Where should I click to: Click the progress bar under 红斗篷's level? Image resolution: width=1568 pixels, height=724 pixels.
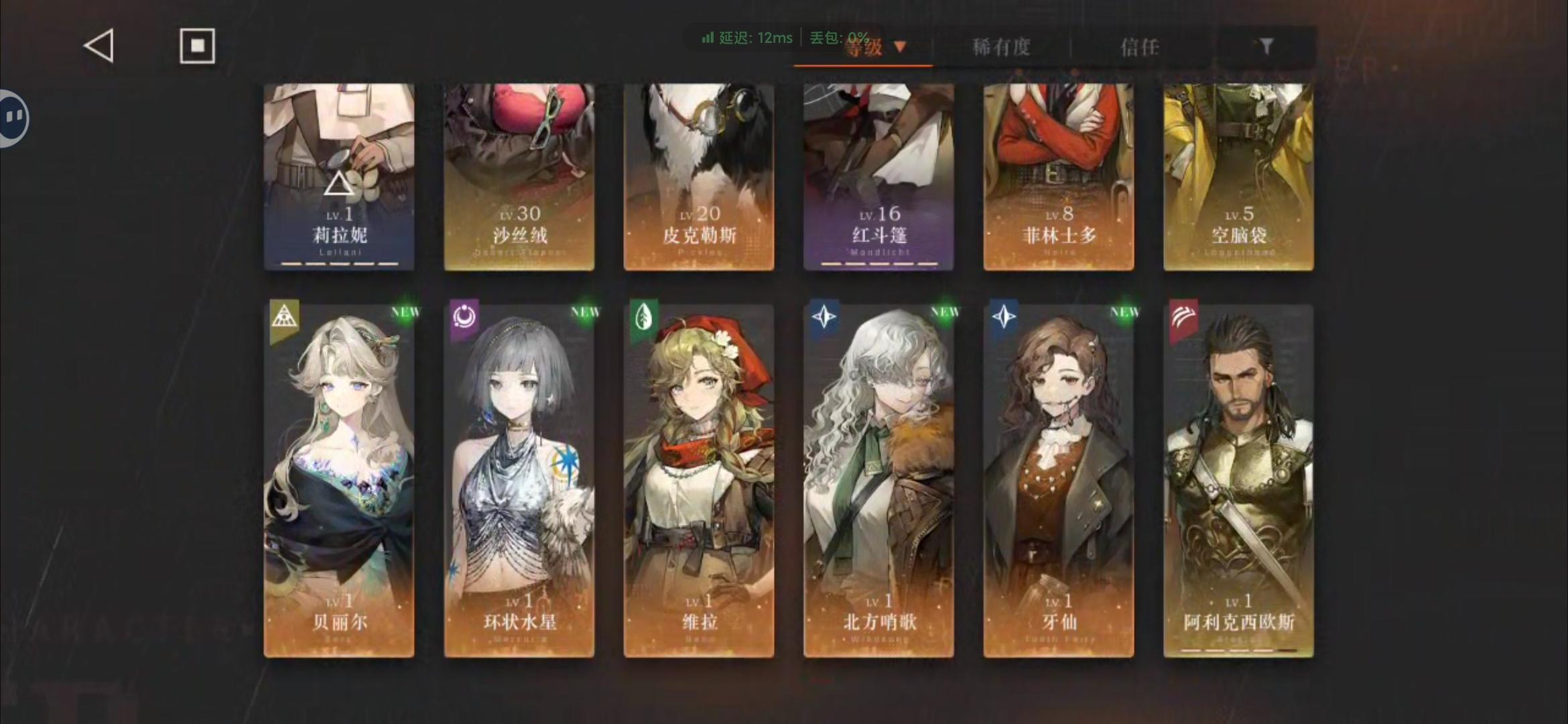pos(878,264)
